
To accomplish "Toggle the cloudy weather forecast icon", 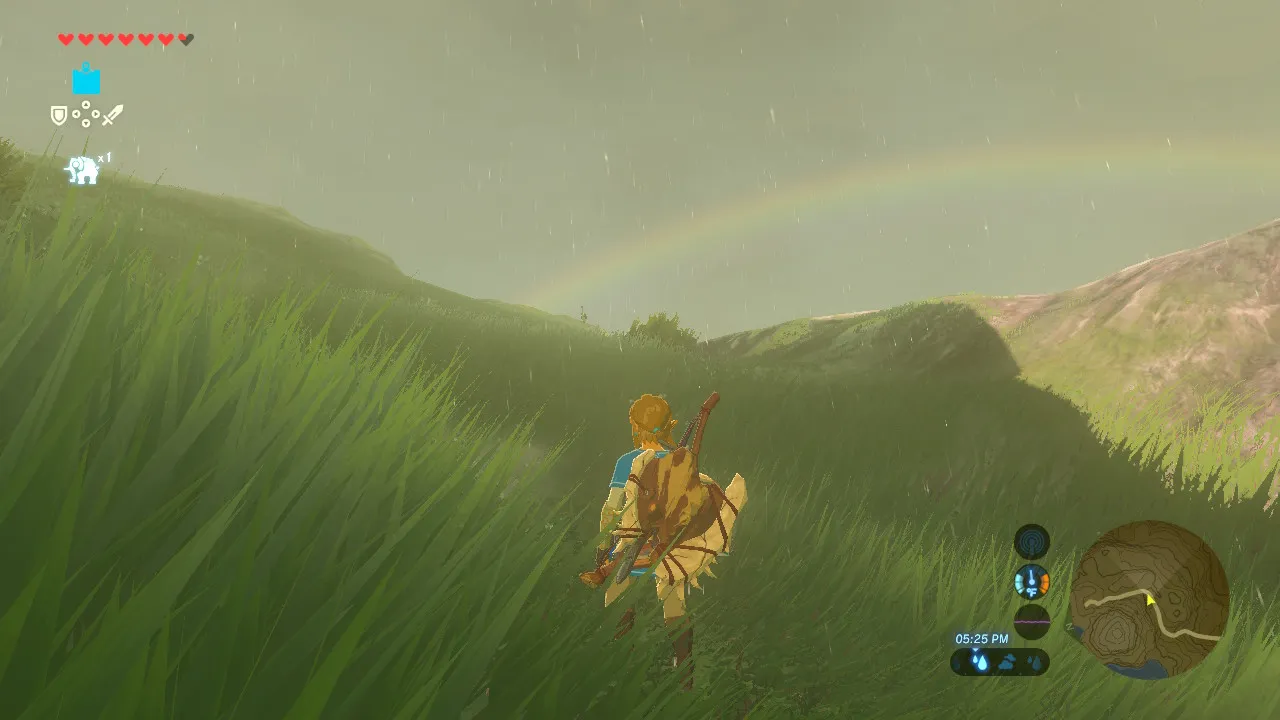I will (1008, 662).
